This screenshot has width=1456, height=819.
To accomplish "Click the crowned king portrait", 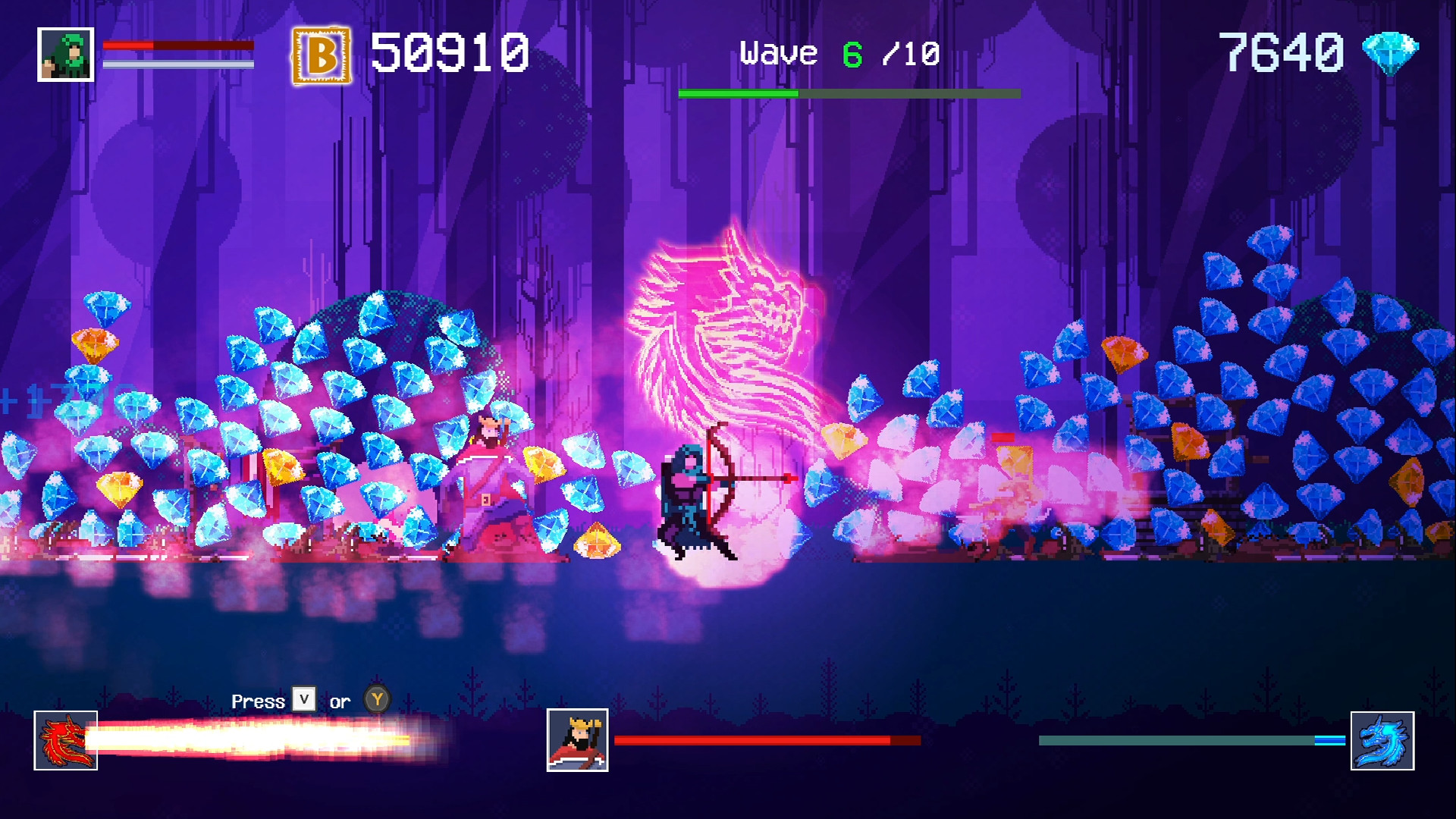I will coord(577,740).
